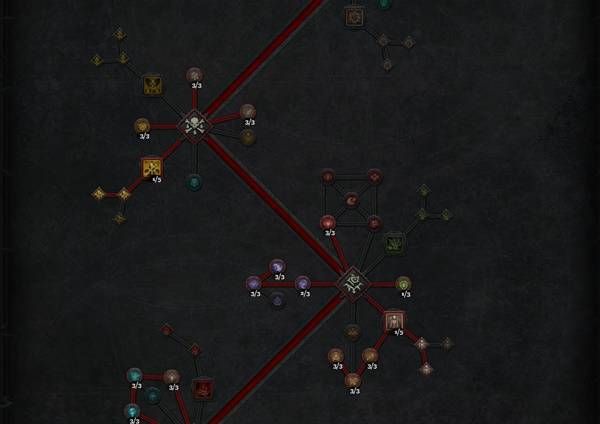Screen dimensions: 600x424
Task: Choose the unlit gold square skill above the skull hub
Action: coord(152,84)
